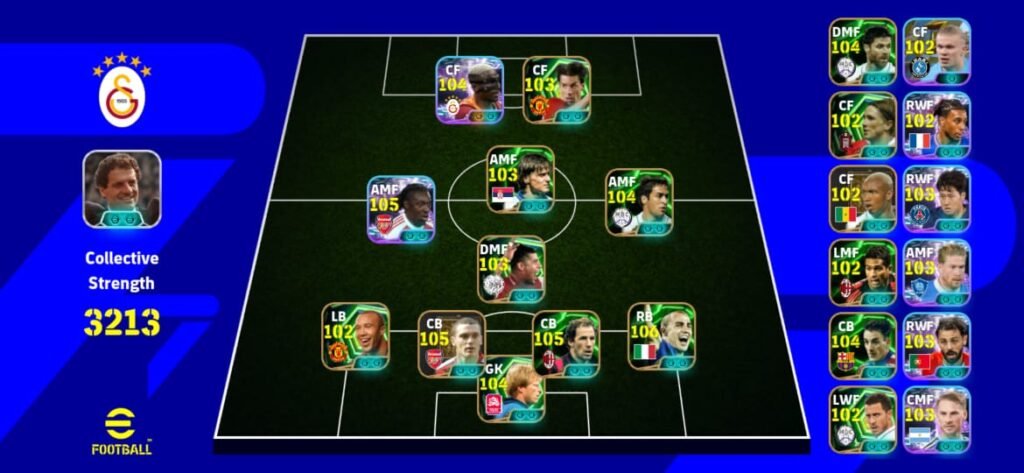Choose the CF 103 Manchester United card

click(x=556, y=89)
